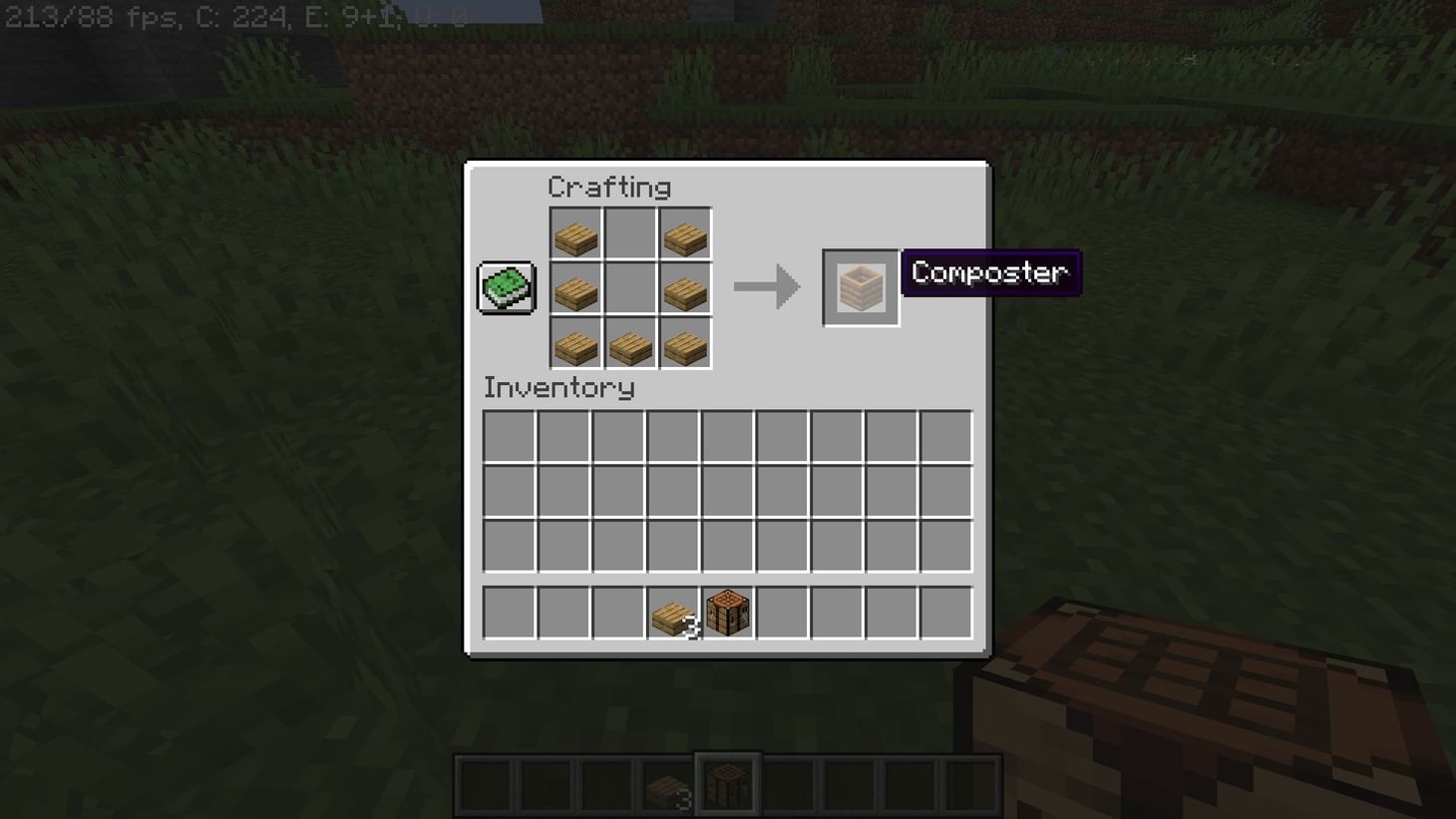Select the composter in the output slot

pyautogui.click(x=860, y=288)
